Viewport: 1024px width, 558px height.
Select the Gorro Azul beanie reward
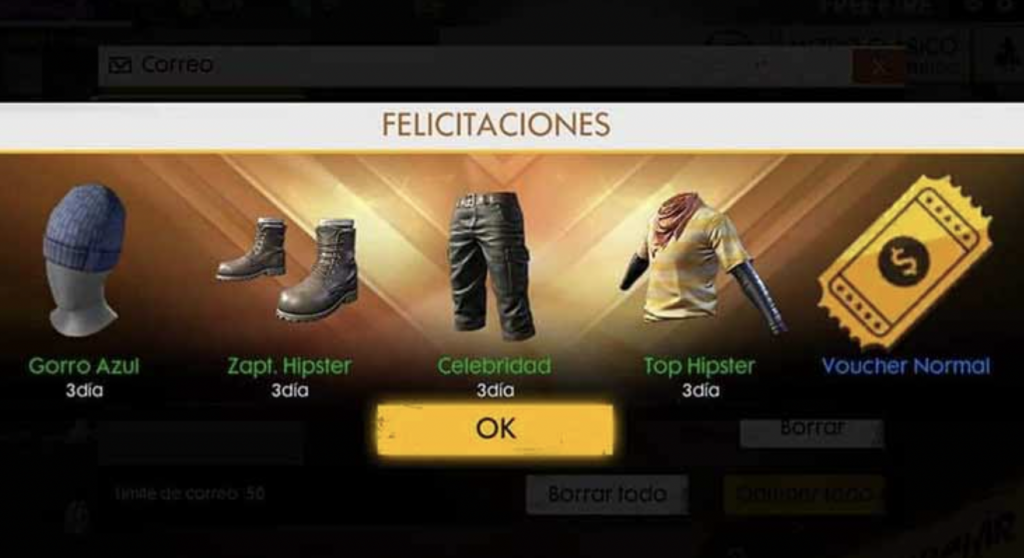point(83,260)
